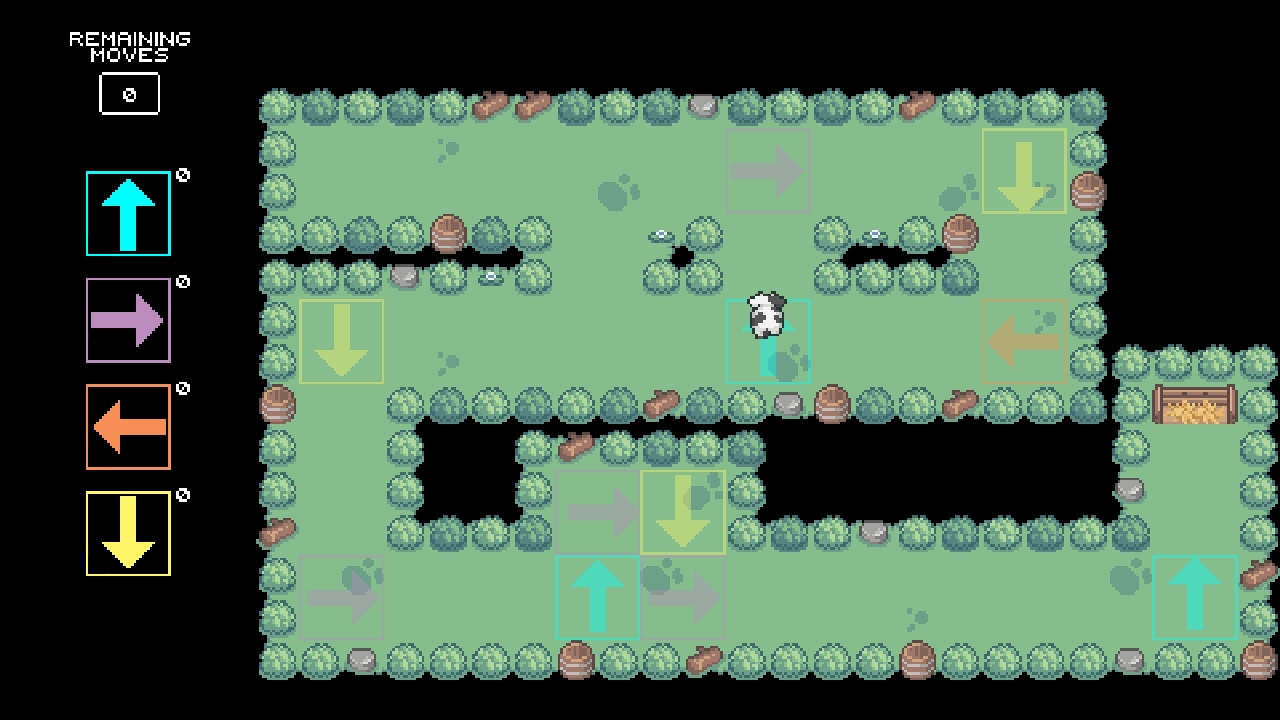Viewport: 1280px width, 720px height.
Task: Click the tan left-arrow tile on the right side
Action: tap(1024, 340)
